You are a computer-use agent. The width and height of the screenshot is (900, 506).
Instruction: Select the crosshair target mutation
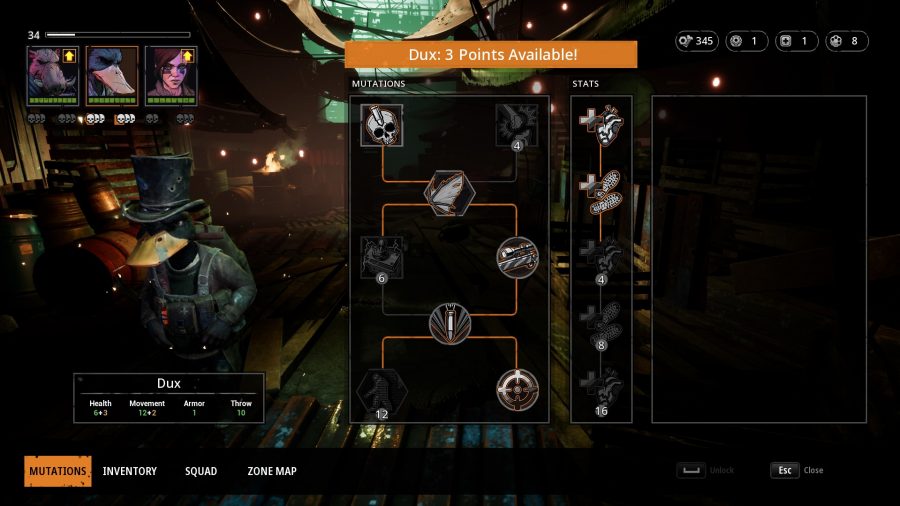pyautogui.click(x=516, y=389)
